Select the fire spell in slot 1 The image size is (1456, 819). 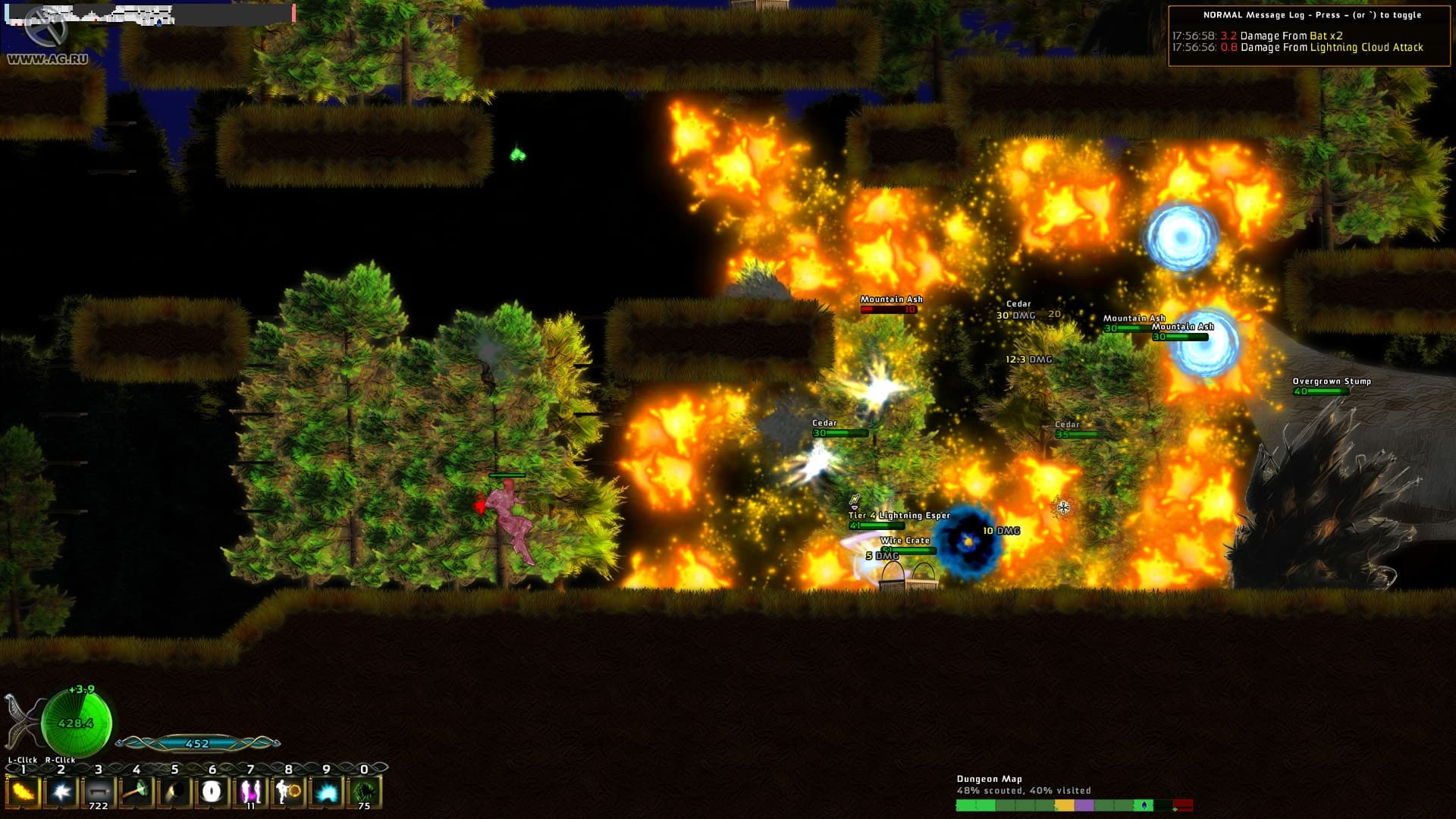23,792
